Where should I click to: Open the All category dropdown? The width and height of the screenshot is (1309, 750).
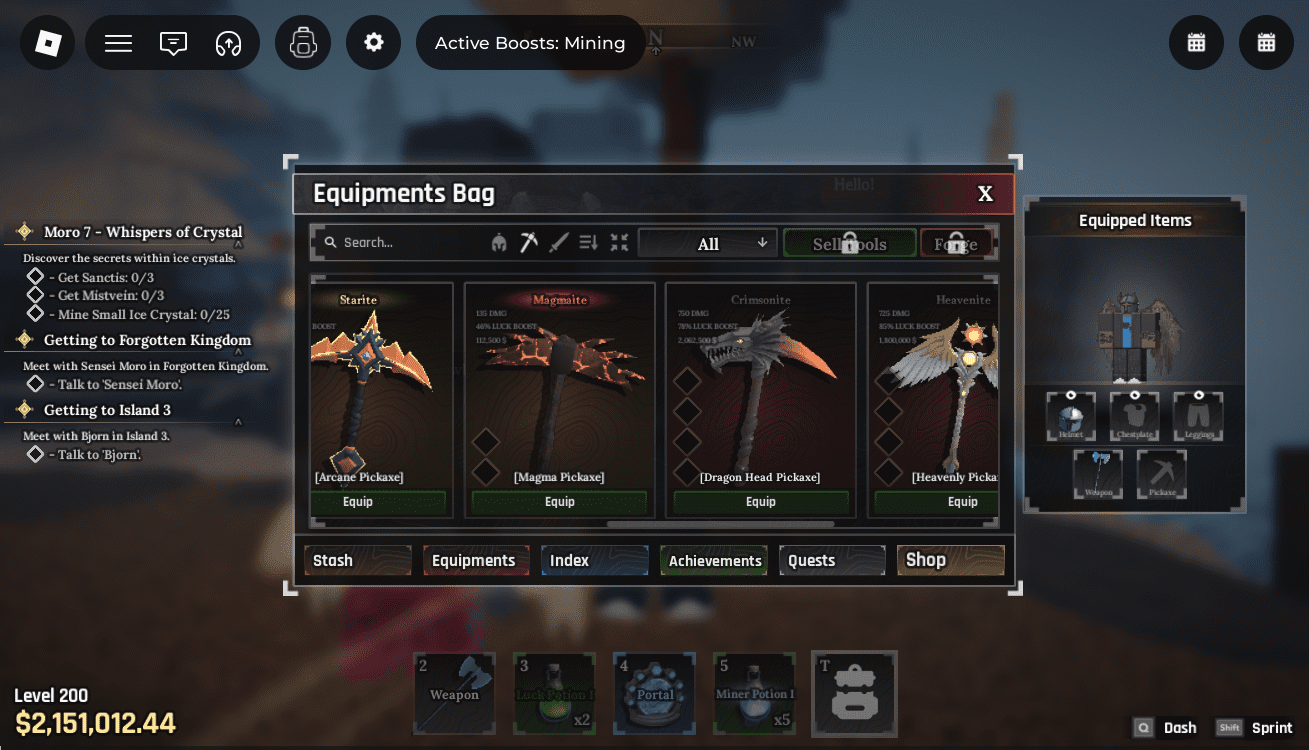pyautogui.click(x=707, y=242)
